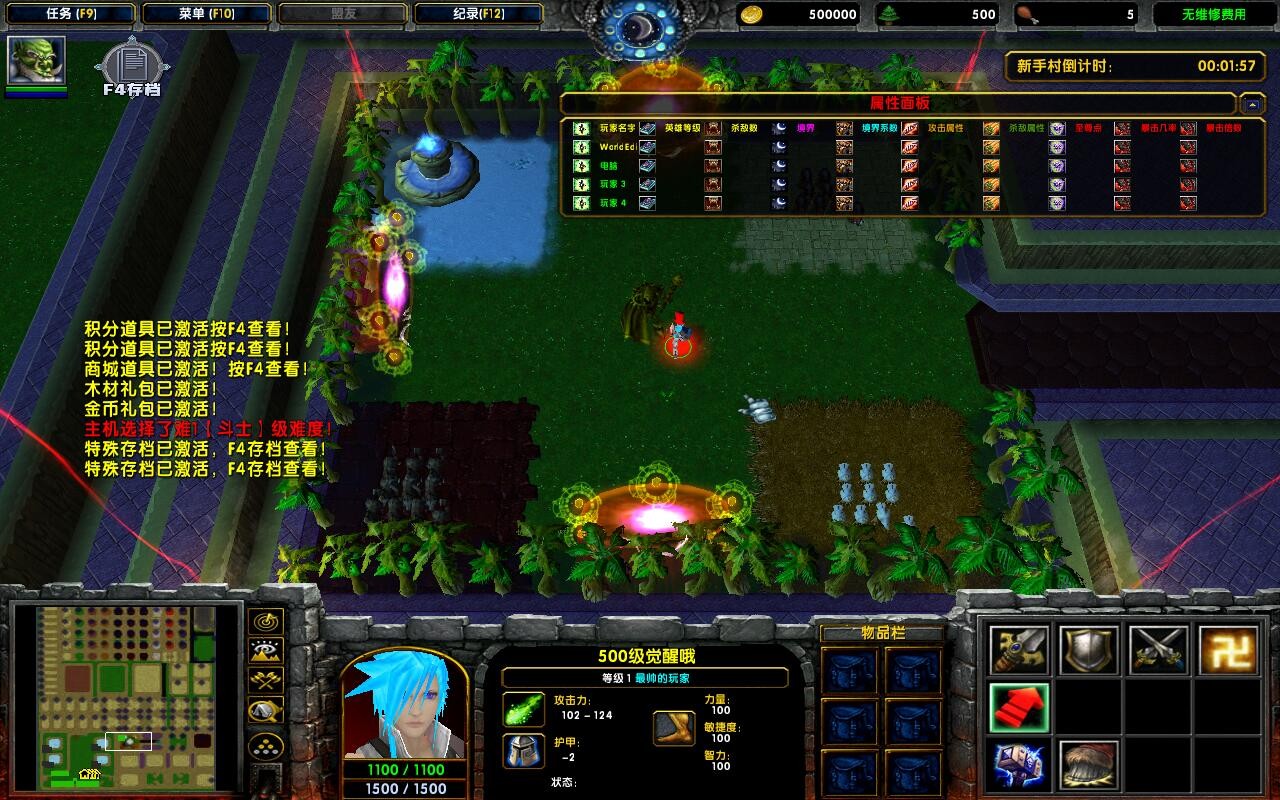Ping the minimap signal target icon
1280x800 pixels.
point(265,622)
